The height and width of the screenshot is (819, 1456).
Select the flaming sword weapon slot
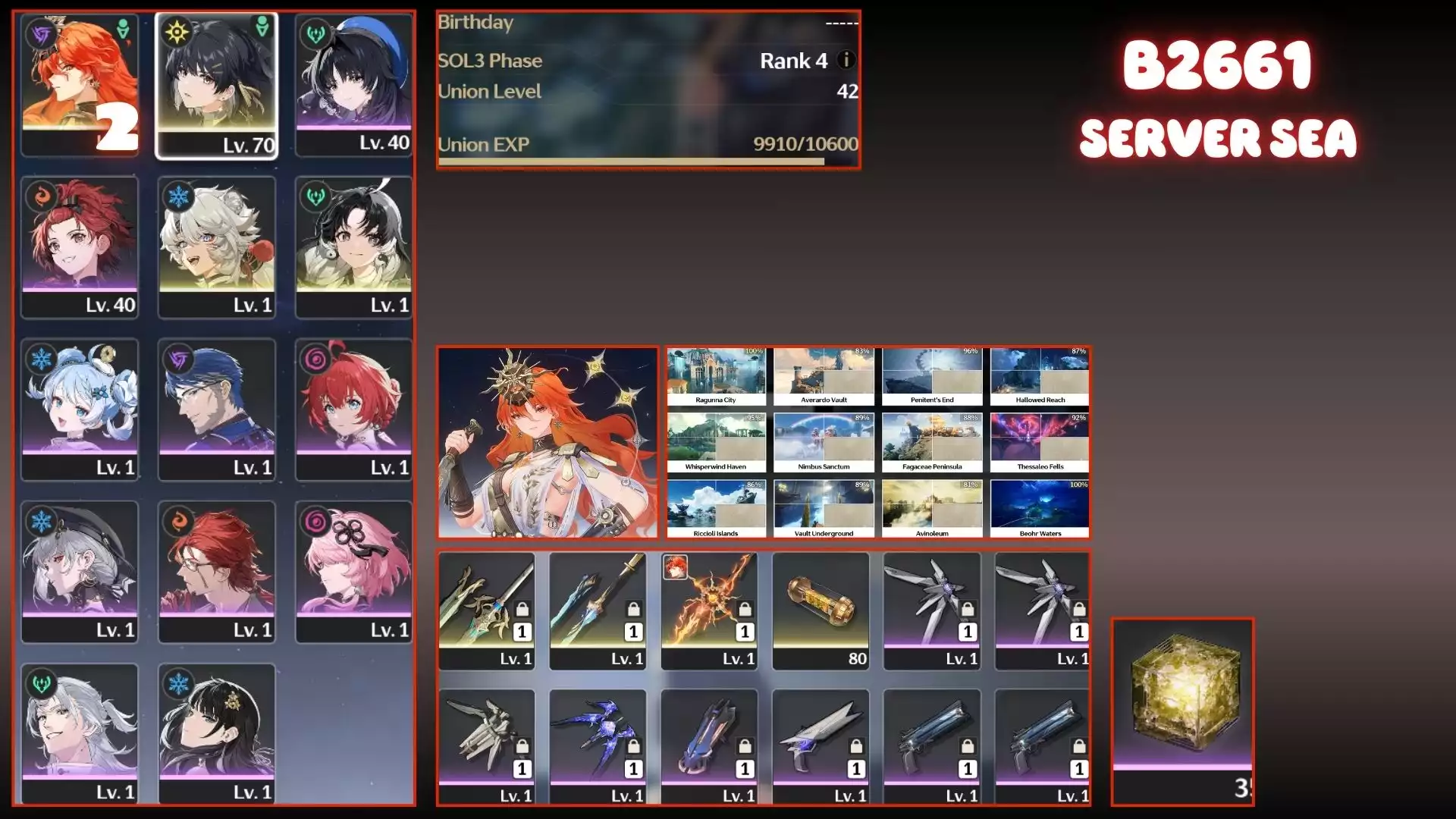pos(709,610)
